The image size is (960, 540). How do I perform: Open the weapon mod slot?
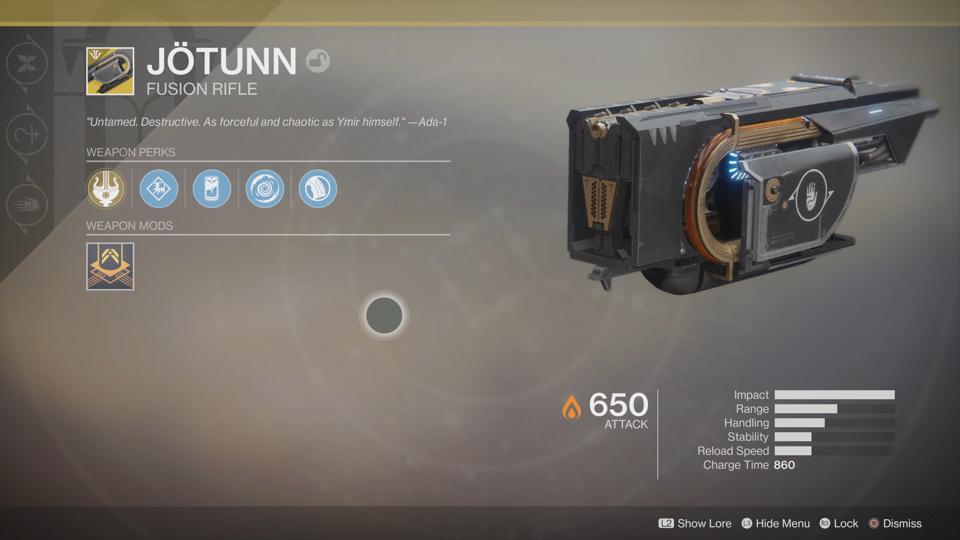click(110, 266)
